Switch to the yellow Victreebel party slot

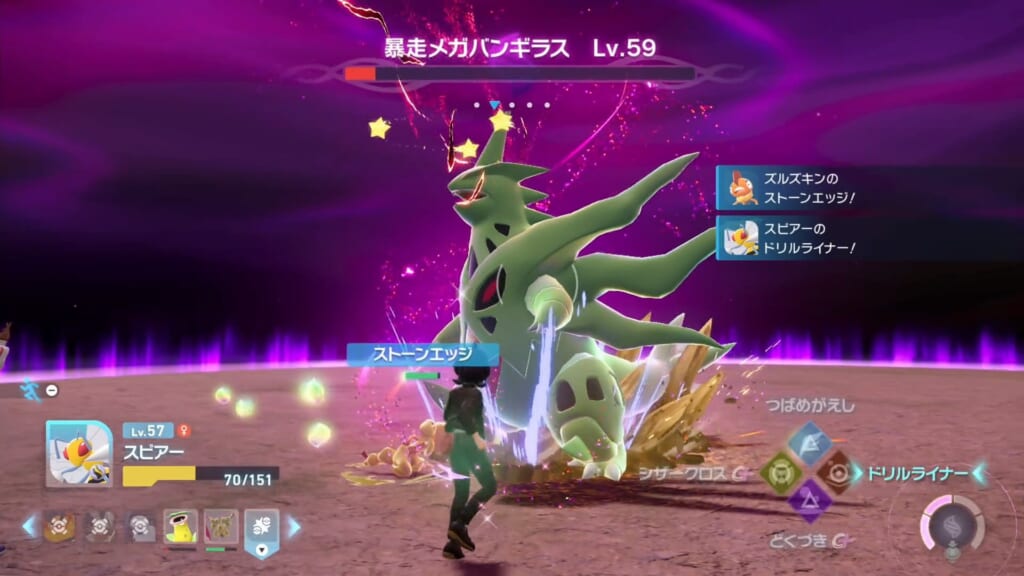180,526
